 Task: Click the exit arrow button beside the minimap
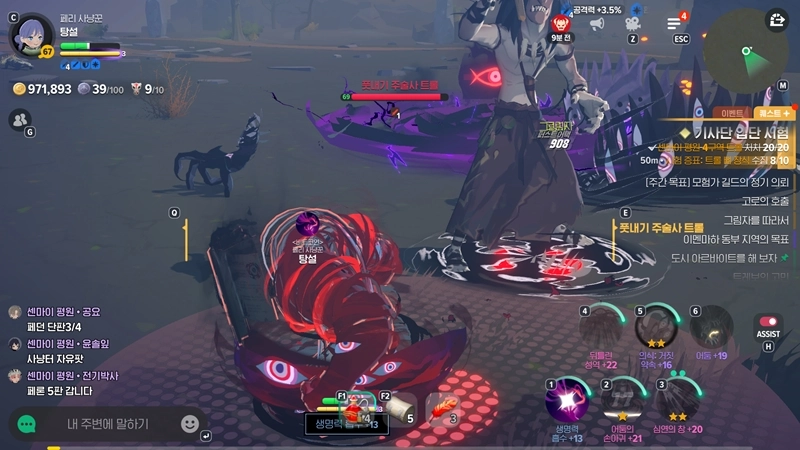[778, 19]
